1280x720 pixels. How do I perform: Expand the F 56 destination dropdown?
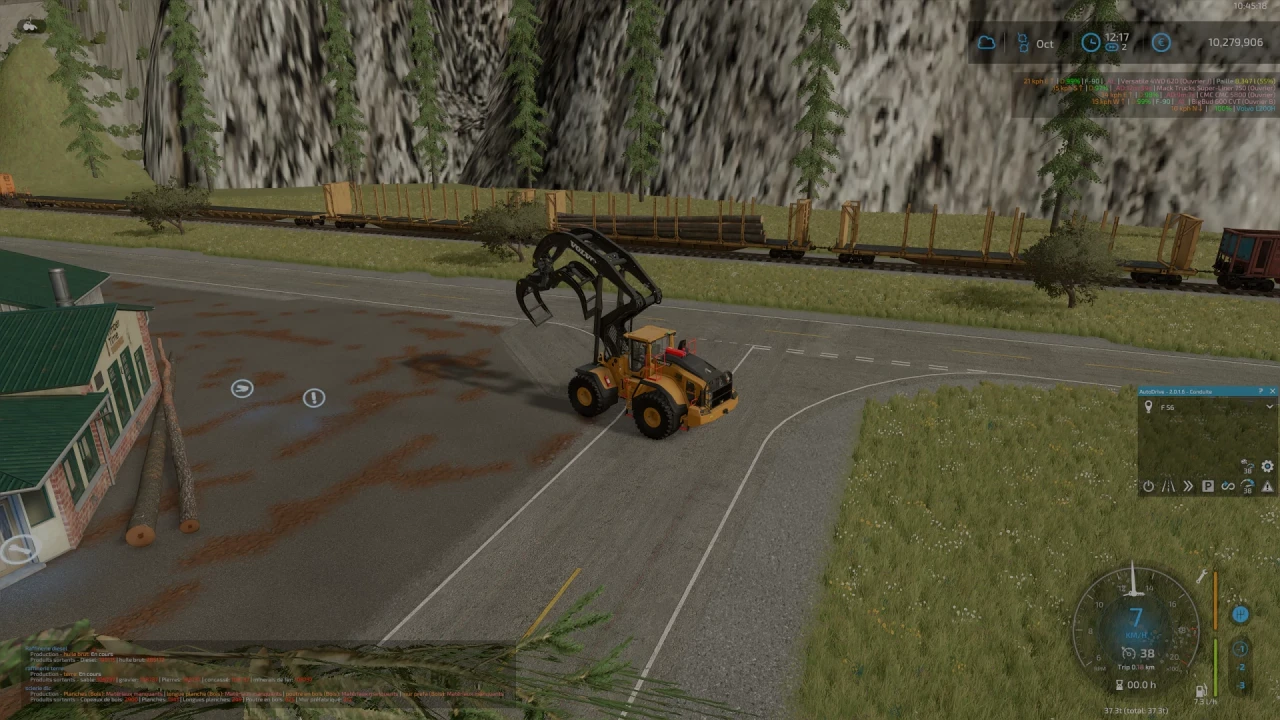(x=1269, y=407)
